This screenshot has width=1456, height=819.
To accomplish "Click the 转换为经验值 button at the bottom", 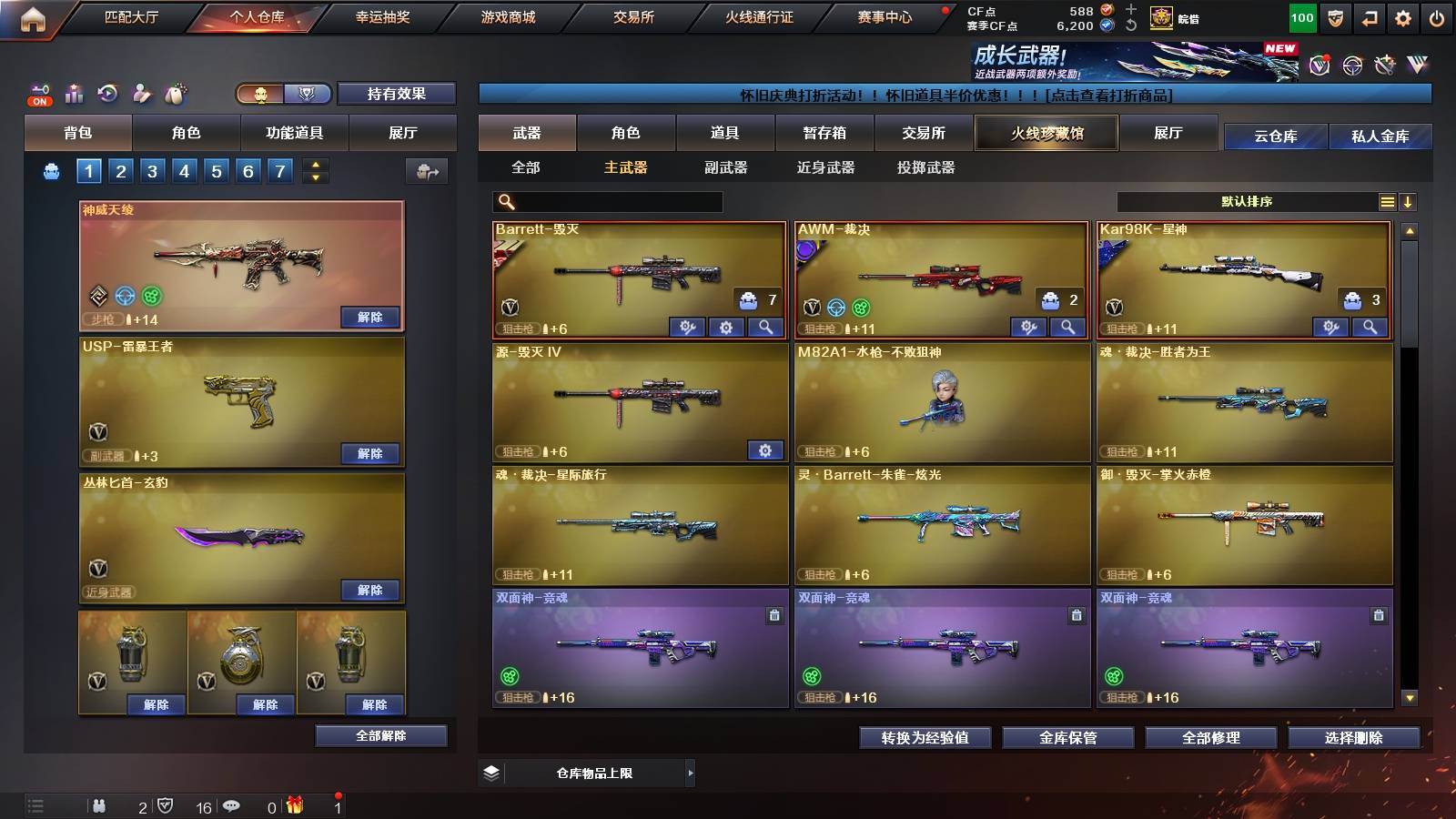I will point(925,738).
